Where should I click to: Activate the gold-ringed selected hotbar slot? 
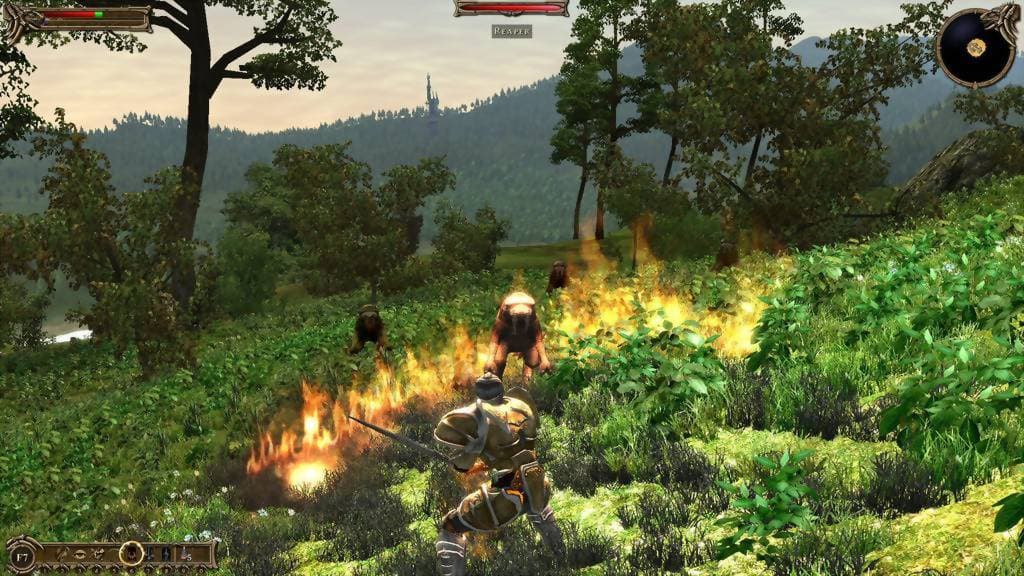pyautogui.click(x=131, y=553)
